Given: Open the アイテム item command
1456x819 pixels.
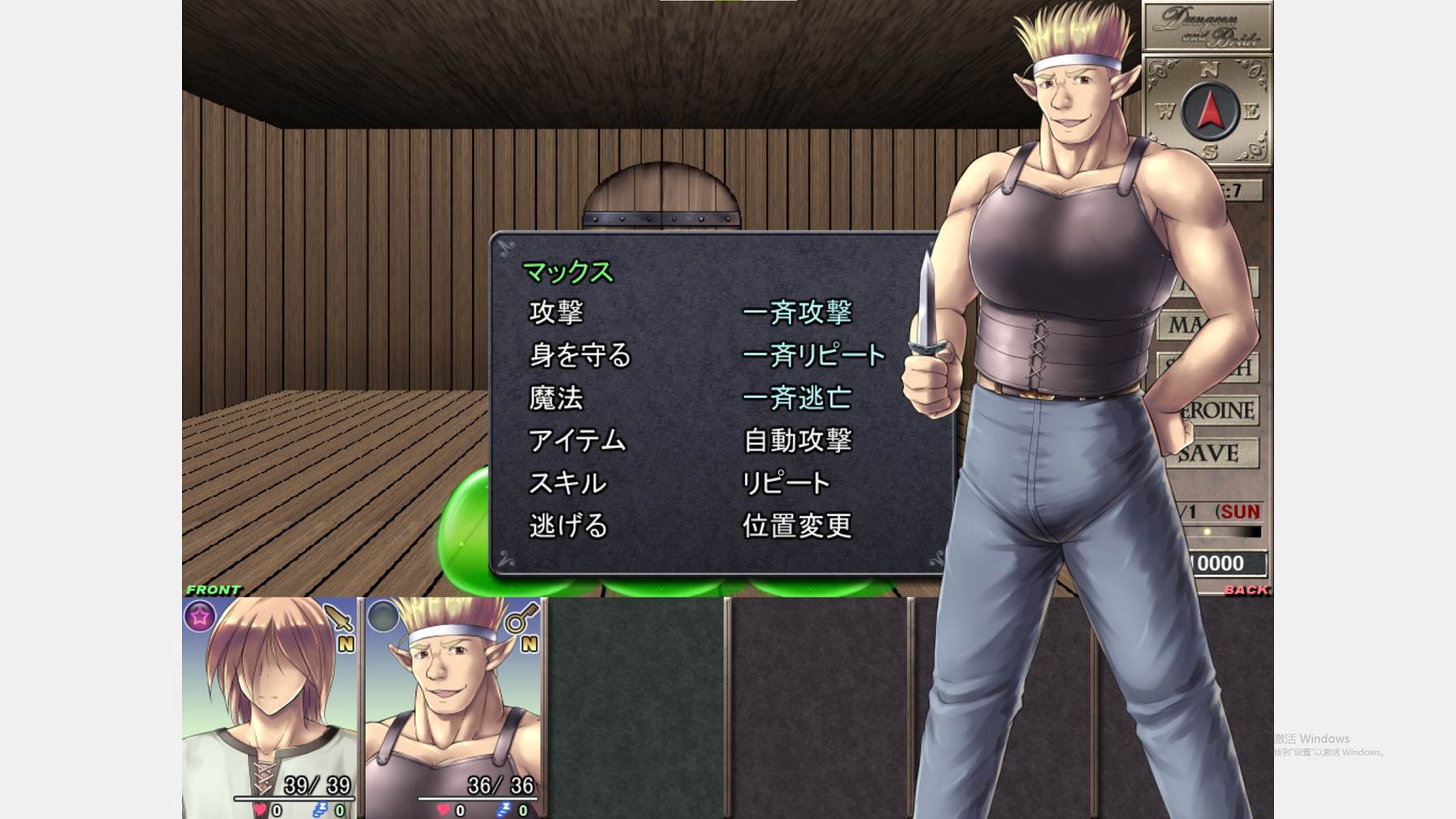Looking at the screenshot, I should pos(577,440).
